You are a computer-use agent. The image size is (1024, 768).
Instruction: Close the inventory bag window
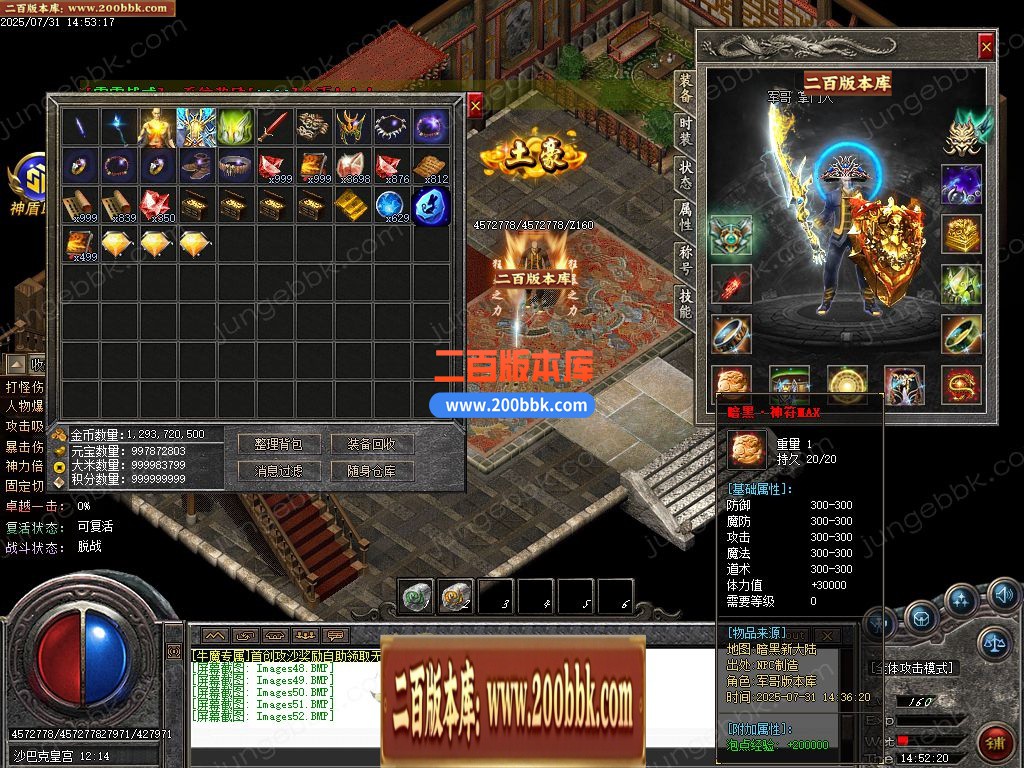click(x=475, y=104)
